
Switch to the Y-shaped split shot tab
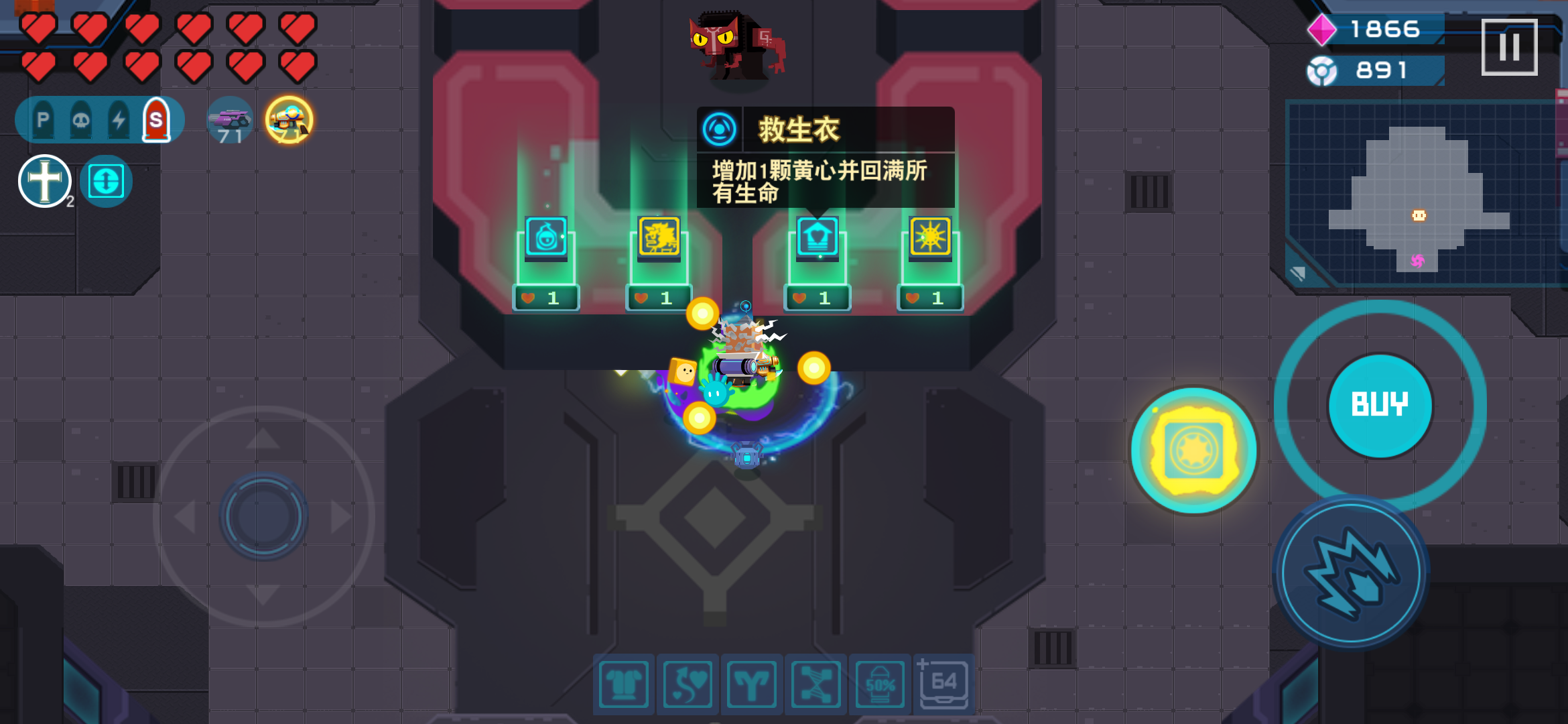coord(752,684)
